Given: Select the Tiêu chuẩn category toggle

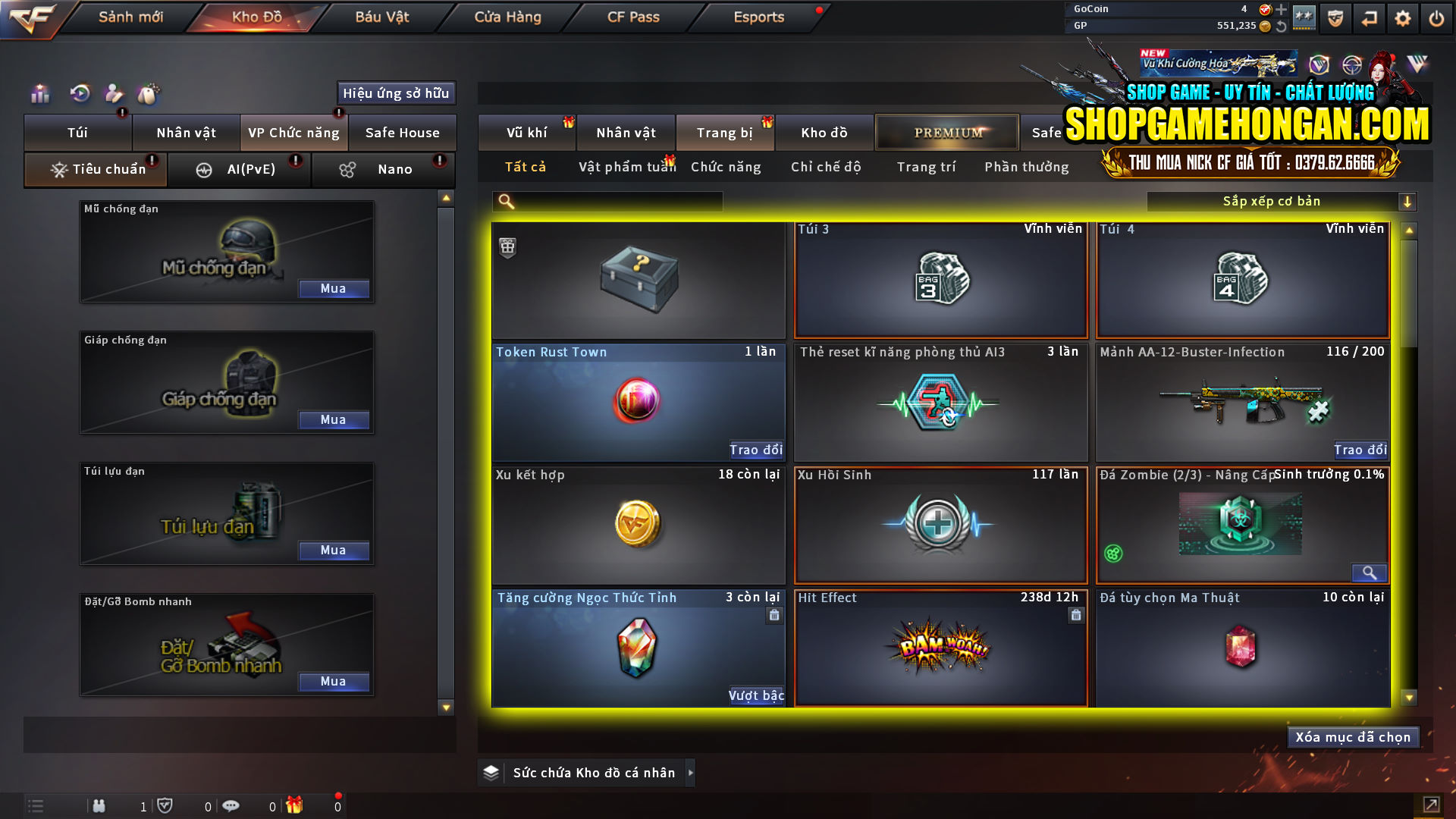Looking at the screenshot, I should point(95,169).
